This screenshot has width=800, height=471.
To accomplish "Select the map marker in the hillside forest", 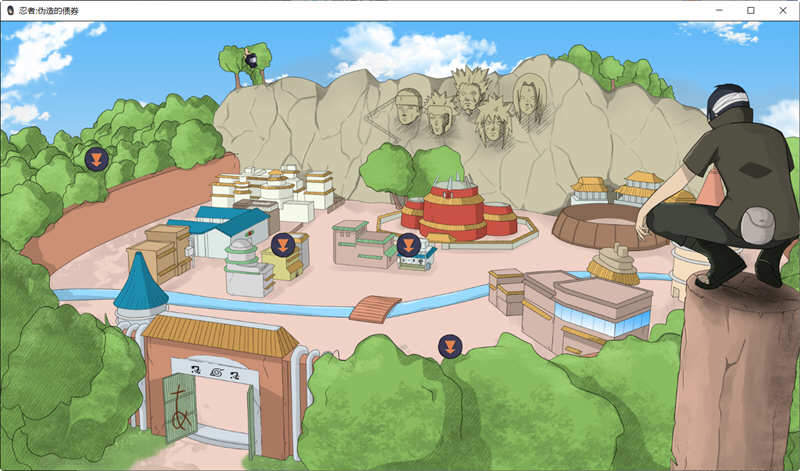I will pyautogui.click(x=96, y=158).
